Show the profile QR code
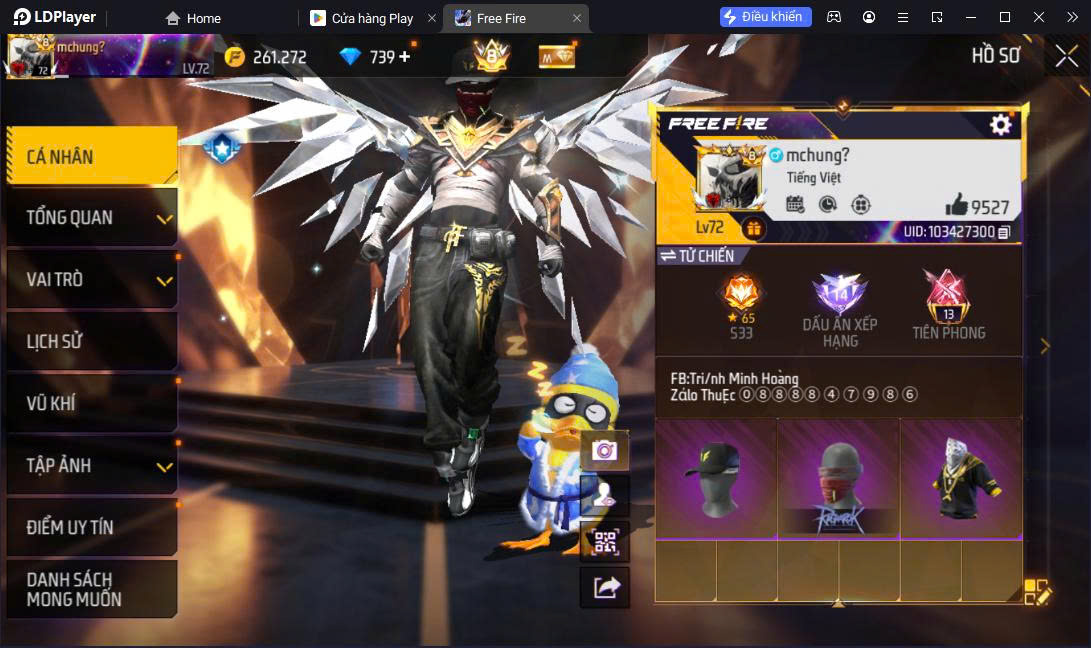Screen dimensions: 1091x648 tap(604, 542)
